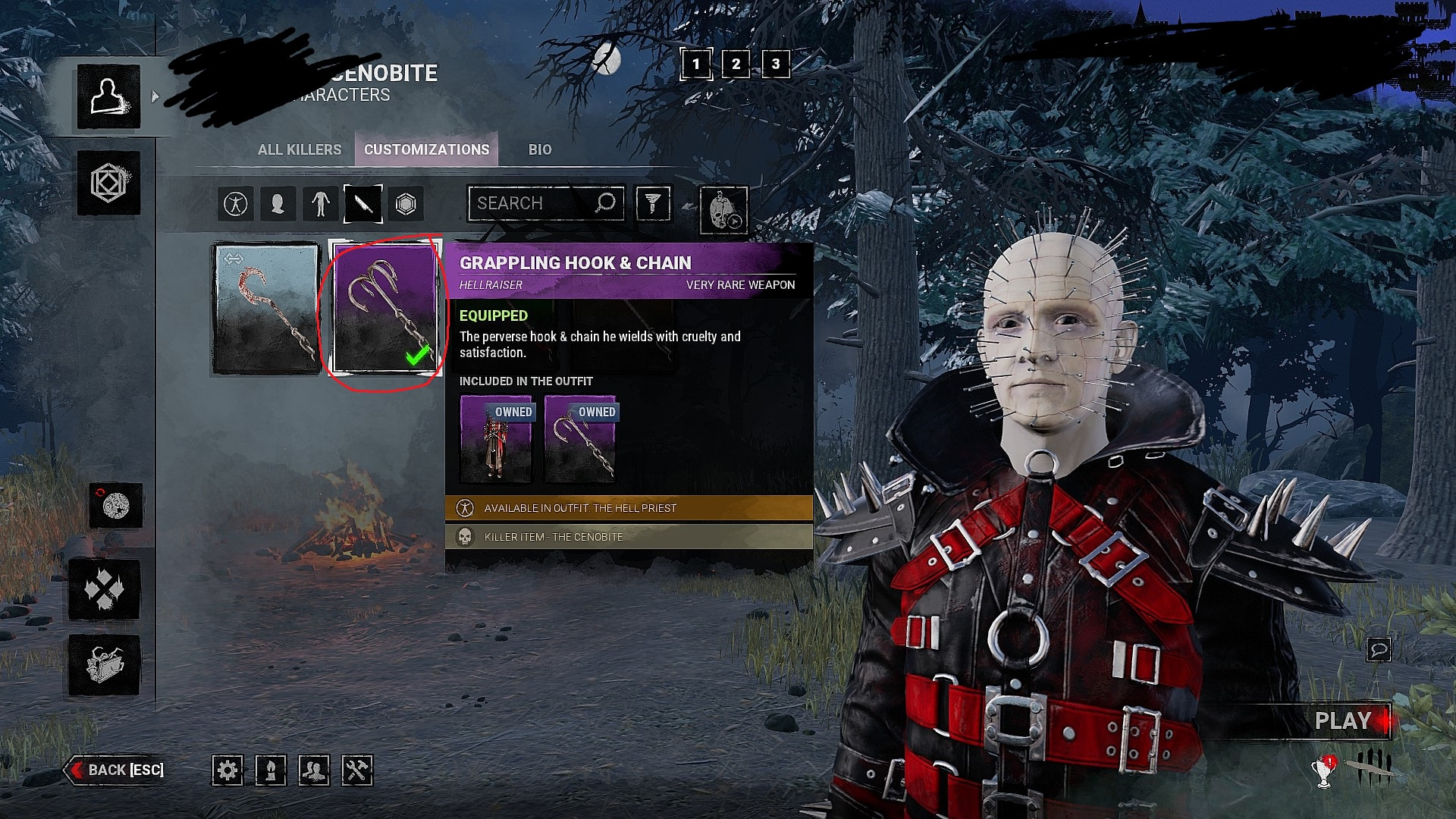This screenshot has width=1456, height=819.
Task: Select the body cosmetics category
Action: [x=320, y=204]
